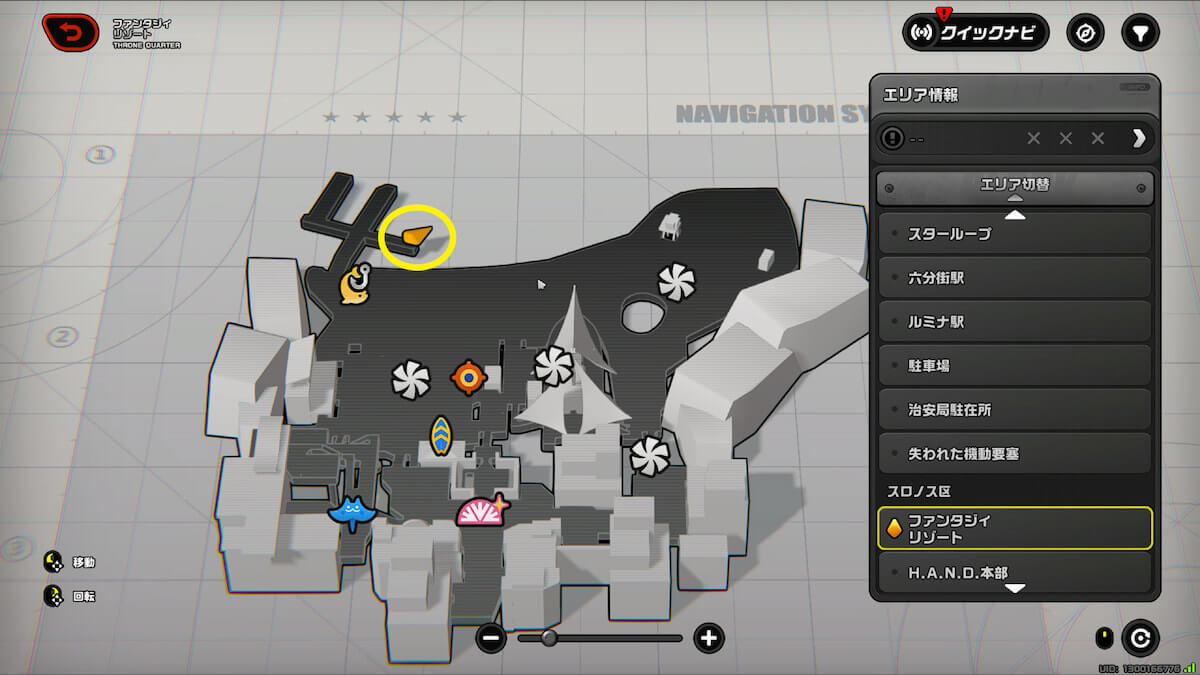Switch to the ルミナ駅 area
Image resolution: width=1200 pixels, height=675 pixels.
(1015, 322)
